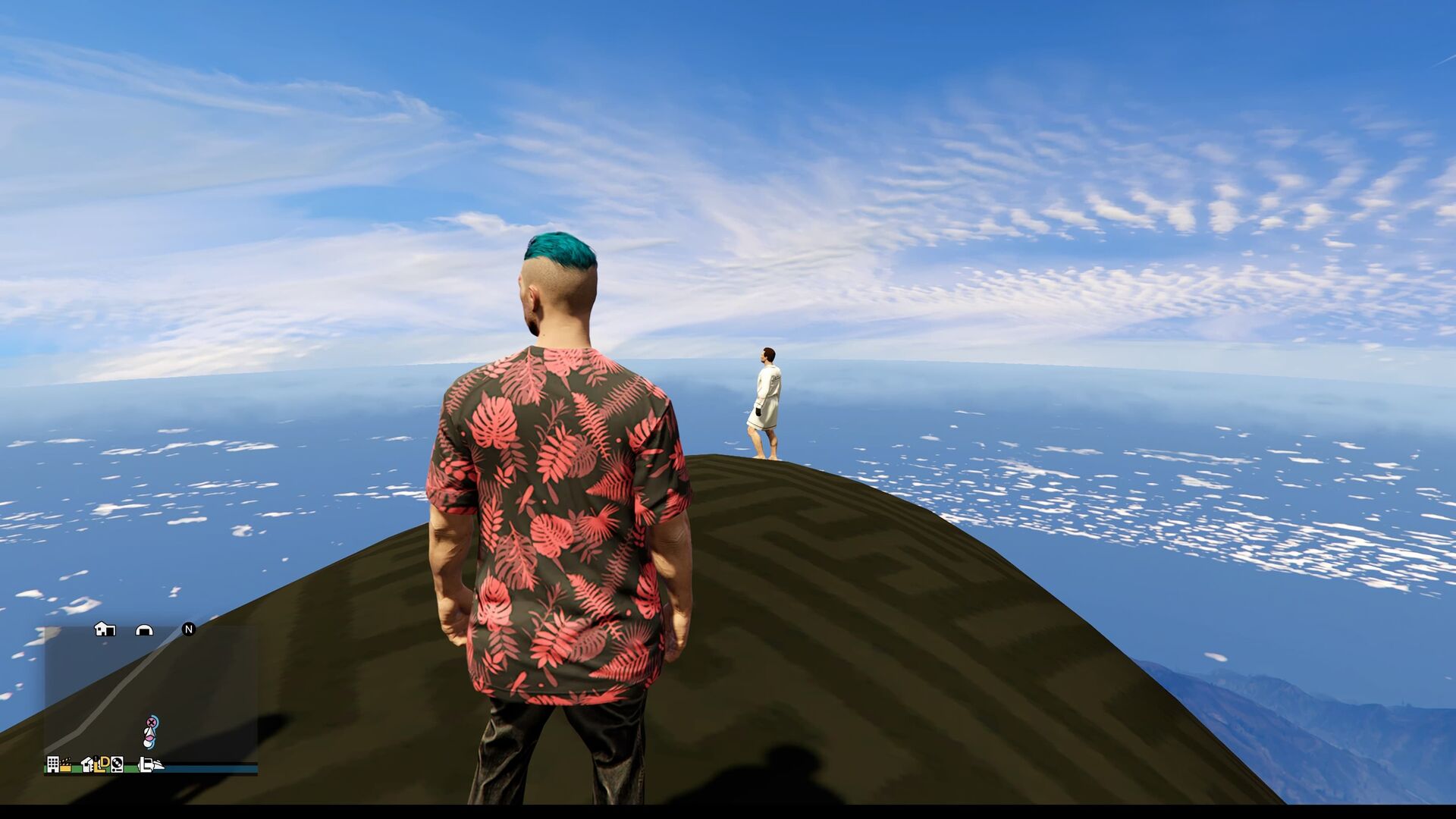Click the N north compass indicator

[x=189, y=629]
